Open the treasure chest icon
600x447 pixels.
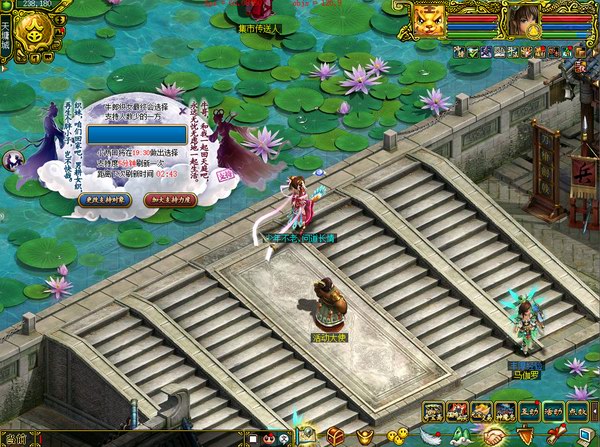[335, 437]
